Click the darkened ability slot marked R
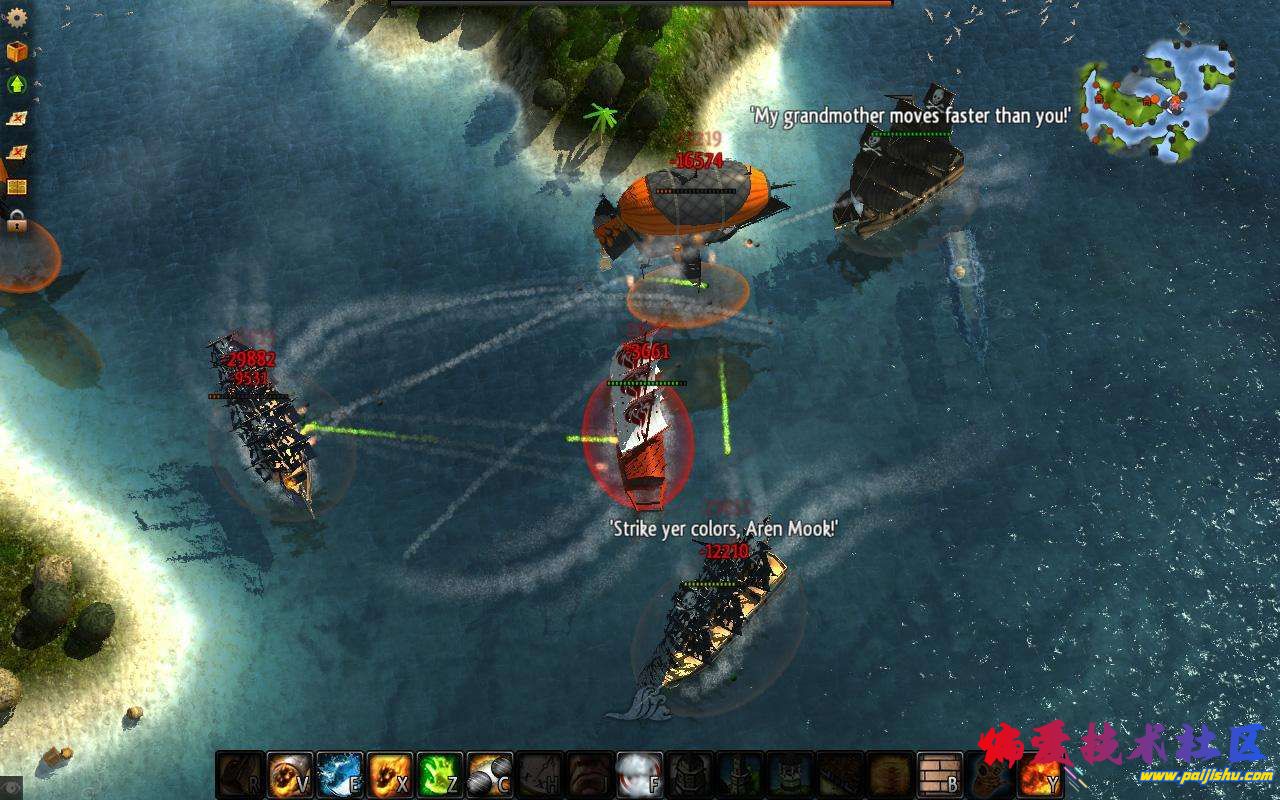The width and height of the screenshot is (1280, 800). coord(239,775)
